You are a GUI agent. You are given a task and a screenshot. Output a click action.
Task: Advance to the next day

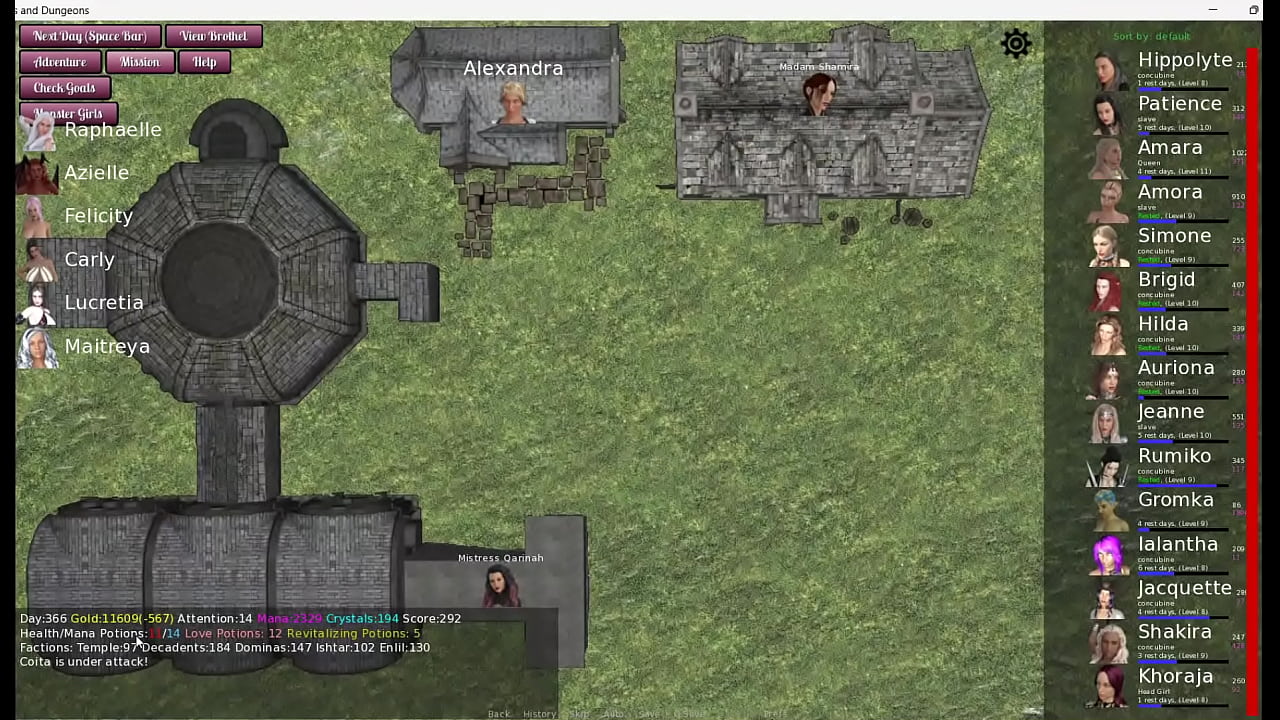click(90, 36)
